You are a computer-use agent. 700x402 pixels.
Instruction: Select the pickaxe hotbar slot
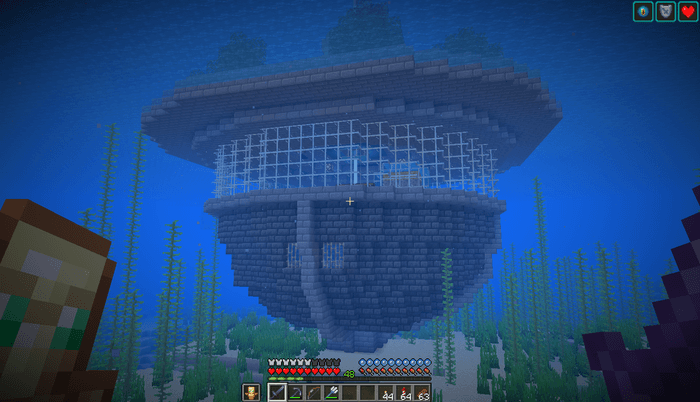pyautogui.click(x=295, y=392)
